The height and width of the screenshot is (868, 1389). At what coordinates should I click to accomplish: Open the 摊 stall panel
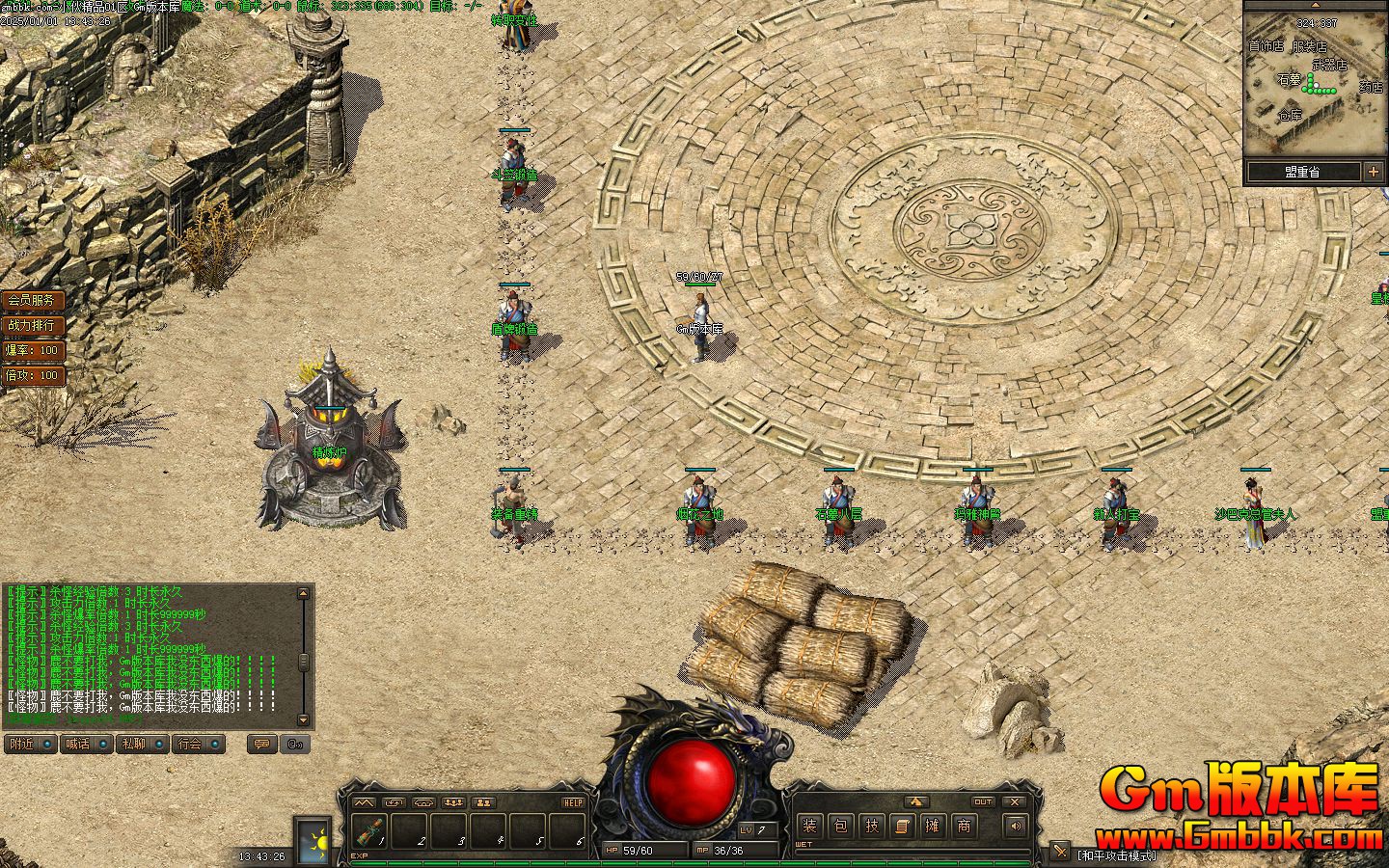[x=933, y=826]
